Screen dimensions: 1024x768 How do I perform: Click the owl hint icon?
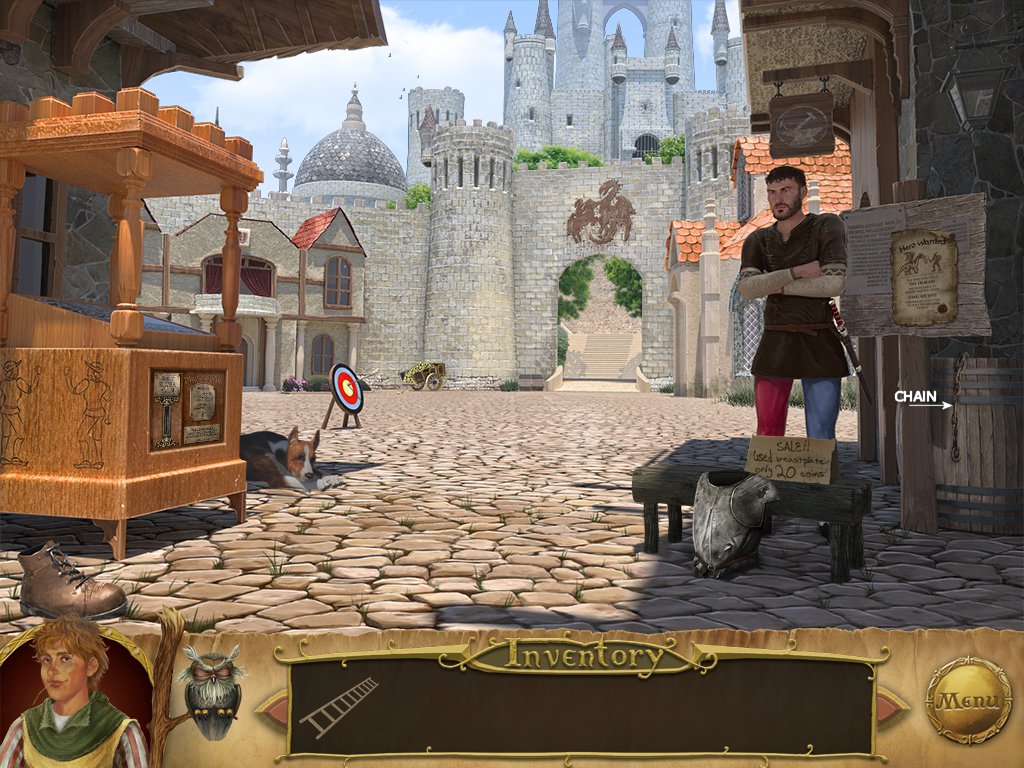click(211, 692)
